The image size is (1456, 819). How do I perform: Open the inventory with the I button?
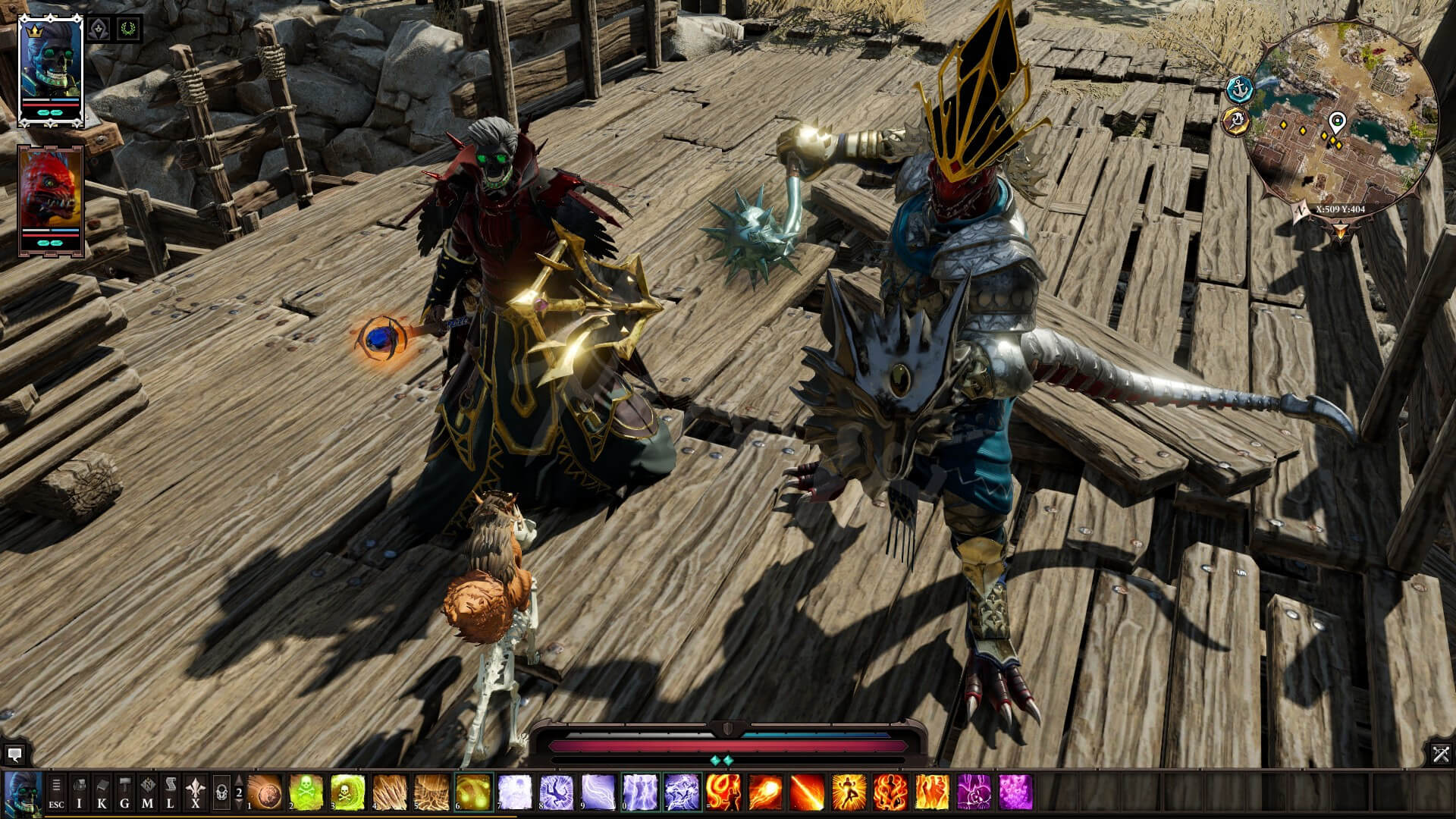click(80, 792)
